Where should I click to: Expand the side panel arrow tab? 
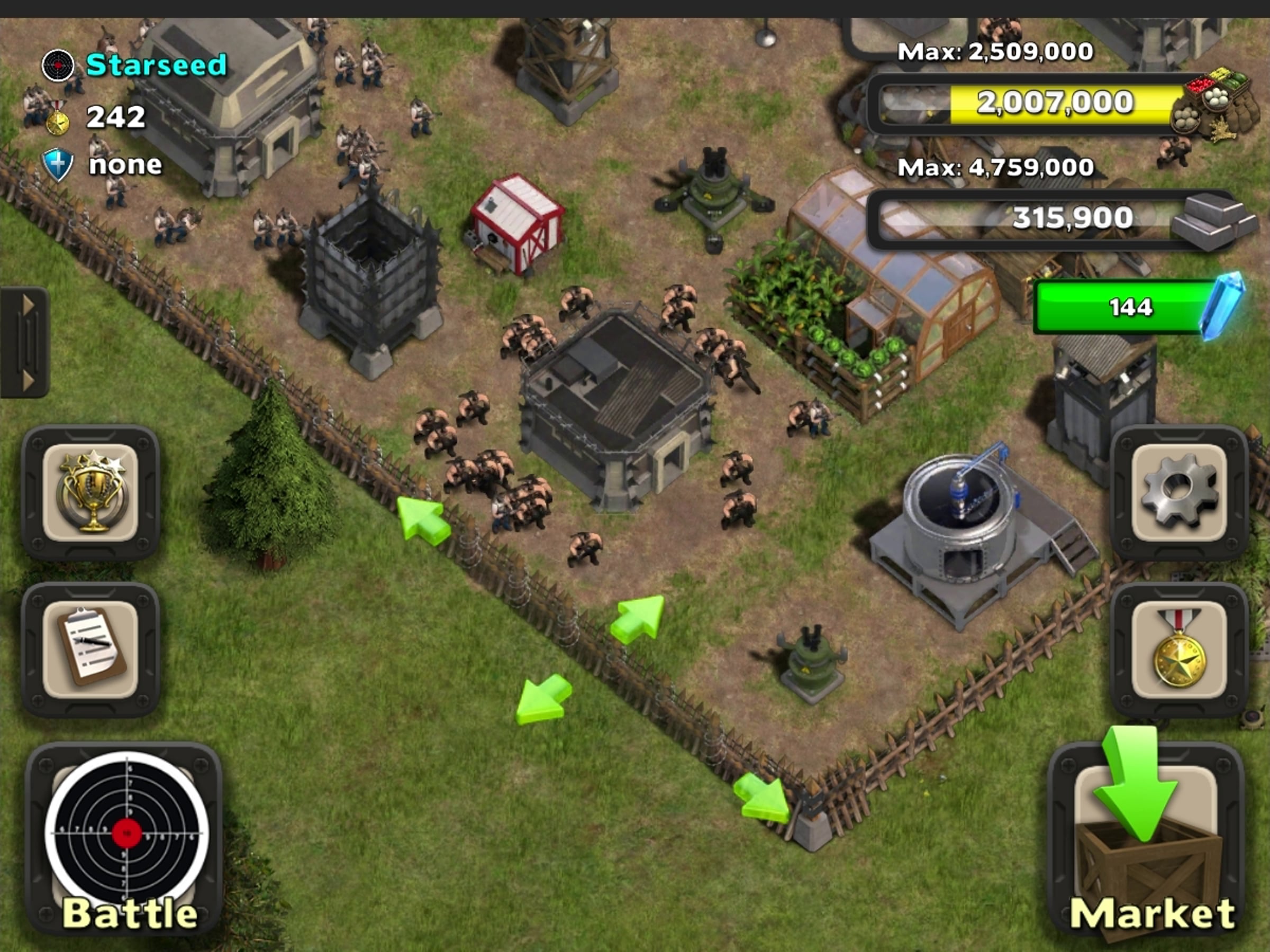[x=24, y=342]
